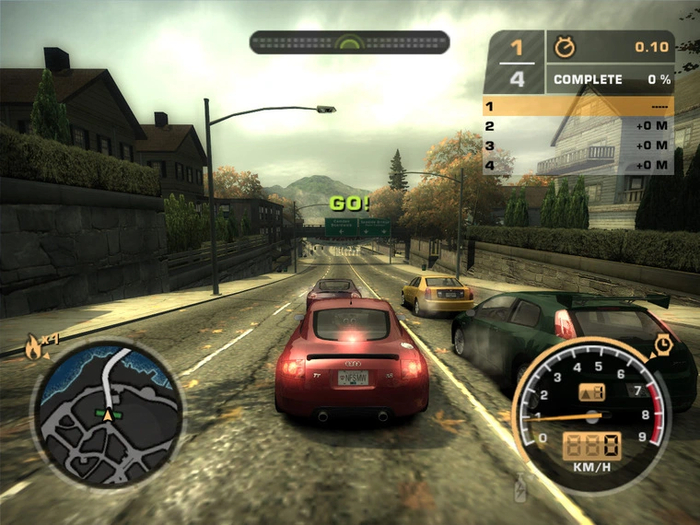Click the police radar meter bar

[x=349, y=42]
